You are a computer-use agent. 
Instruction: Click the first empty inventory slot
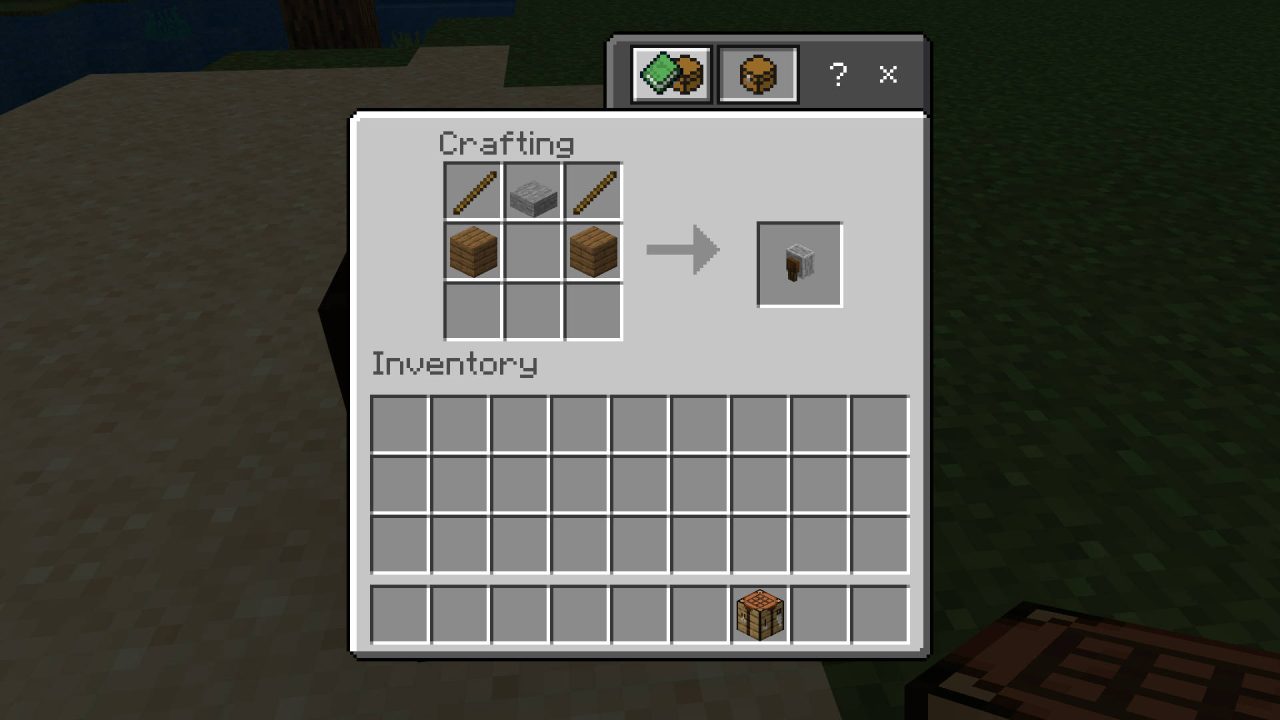click(x=399, y=424)
